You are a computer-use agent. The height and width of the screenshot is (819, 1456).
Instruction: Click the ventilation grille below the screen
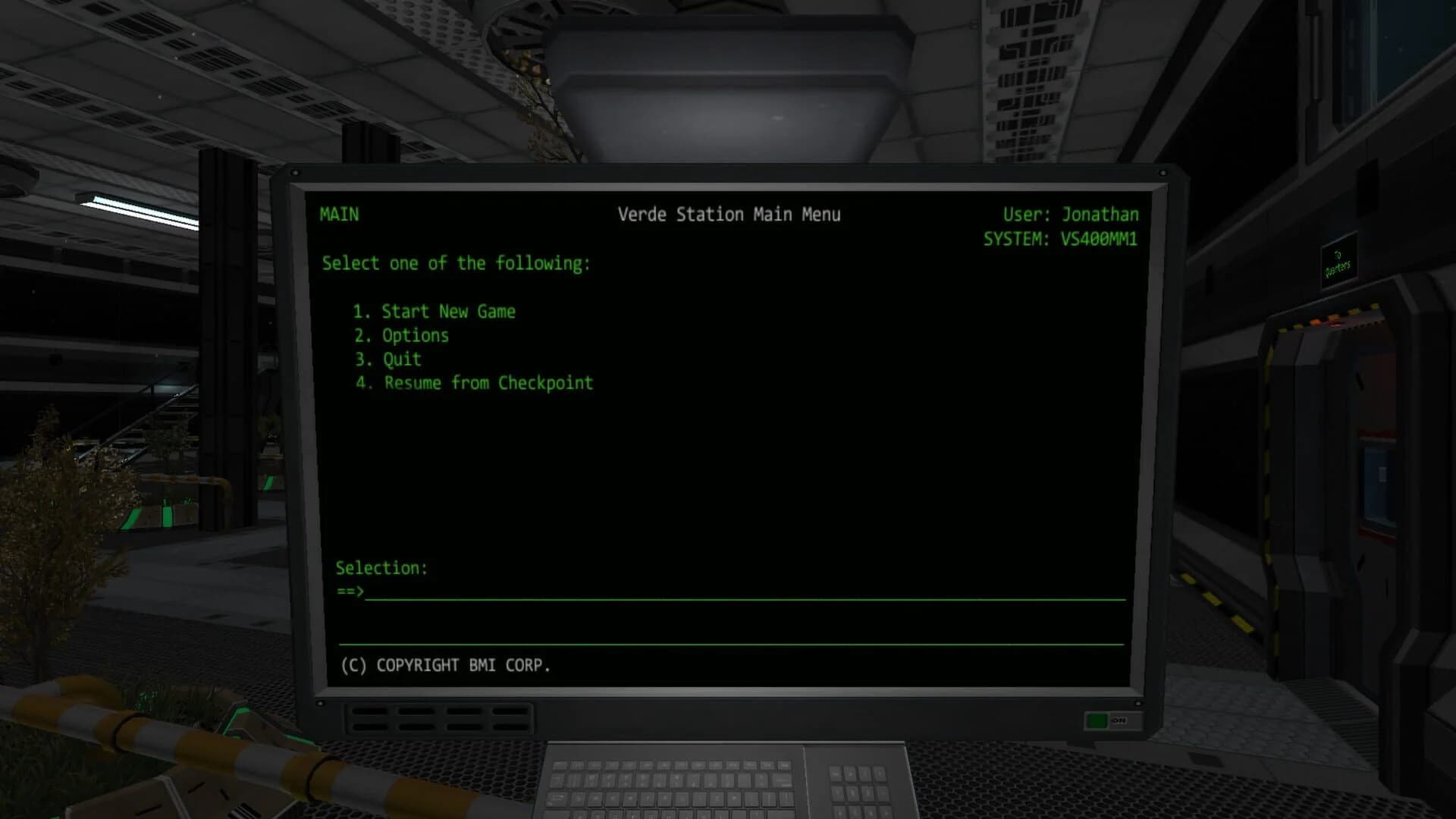pyautogui.click(x=440, y=717)
